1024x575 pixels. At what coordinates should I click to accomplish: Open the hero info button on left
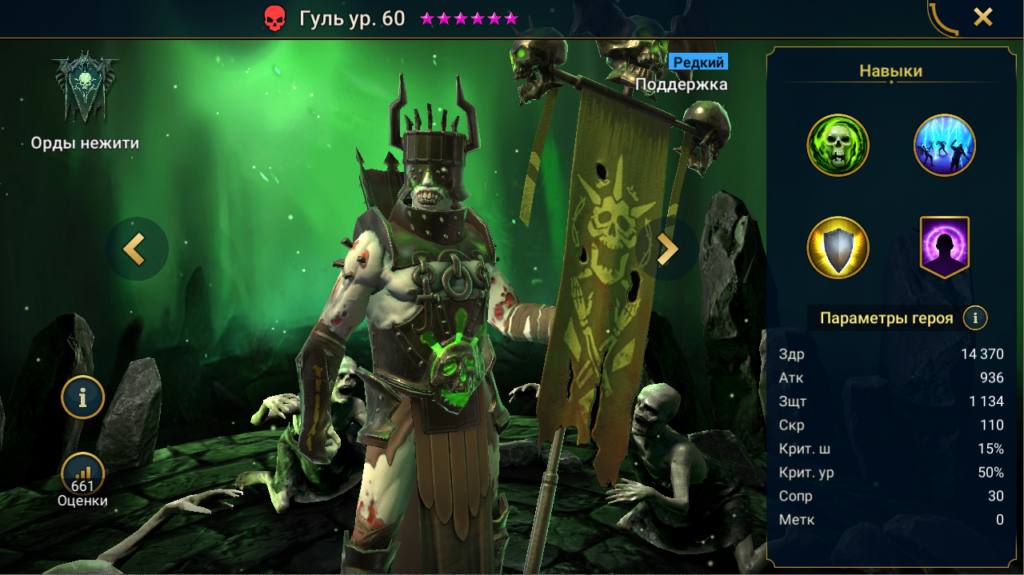coord(83,397)
